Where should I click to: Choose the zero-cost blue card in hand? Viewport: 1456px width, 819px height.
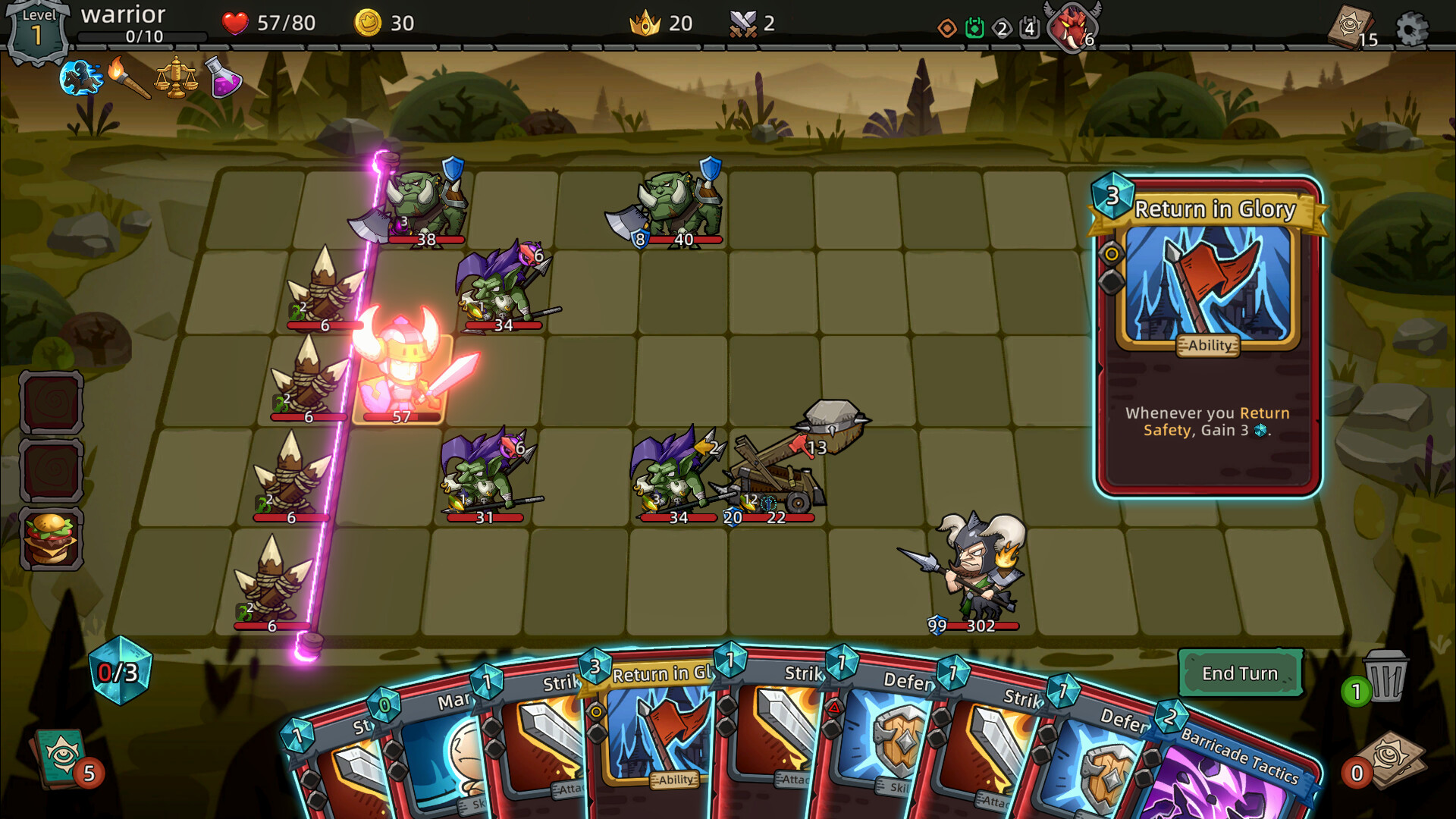point(432,751)
